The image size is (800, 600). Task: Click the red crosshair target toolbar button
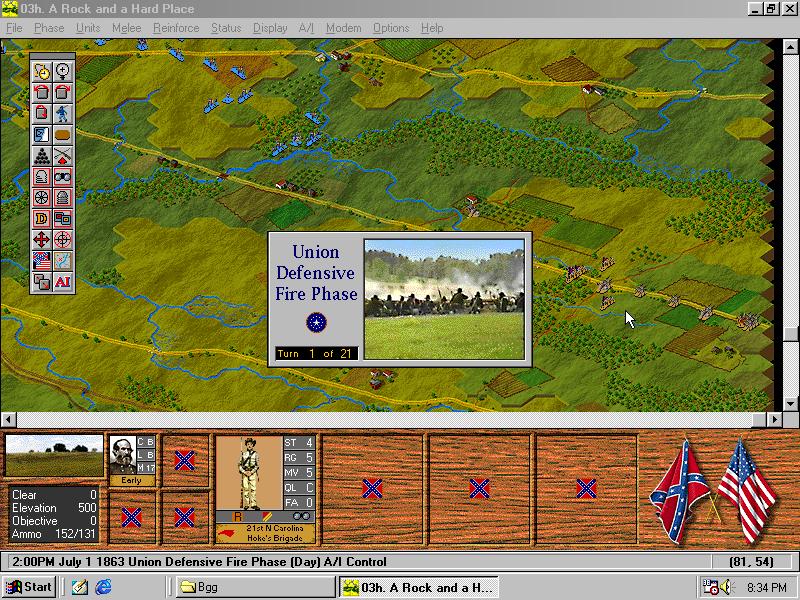[x=62, y=240]
